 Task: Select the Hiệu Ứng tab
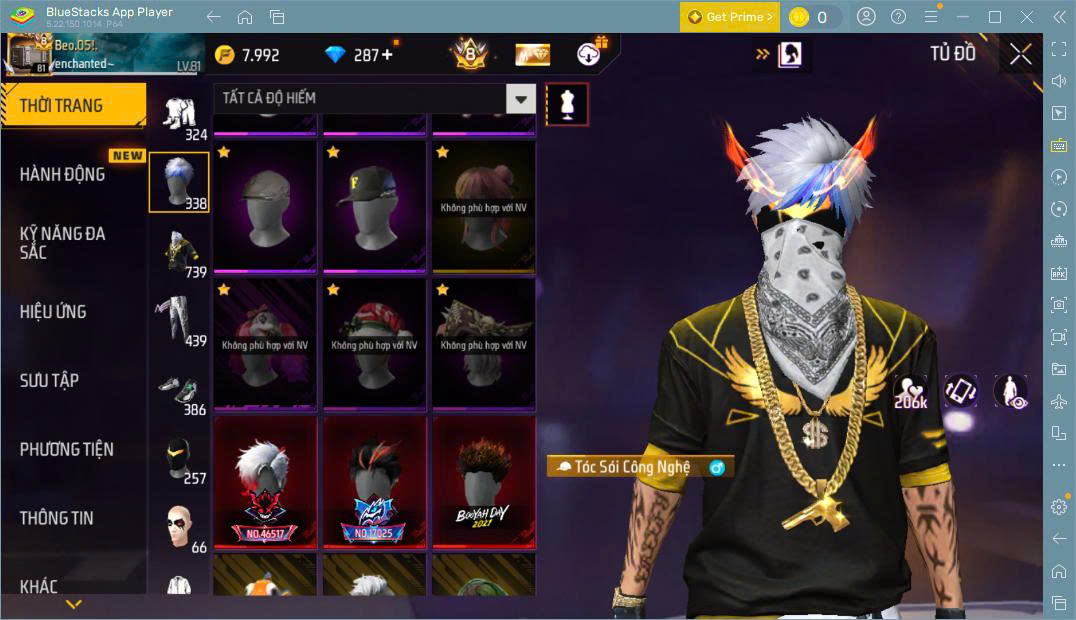click(x=53, y=311)
